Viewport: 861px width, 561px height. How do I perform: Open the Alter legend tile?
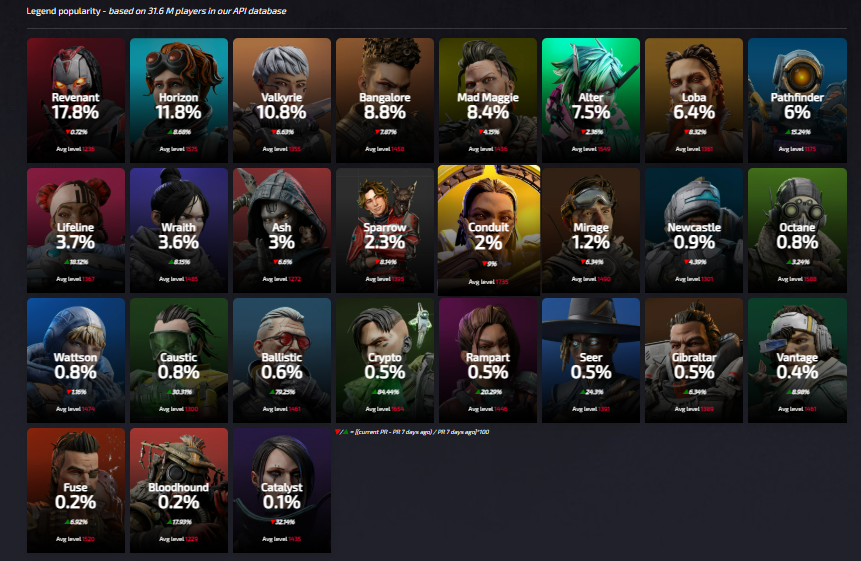point(591,100)
